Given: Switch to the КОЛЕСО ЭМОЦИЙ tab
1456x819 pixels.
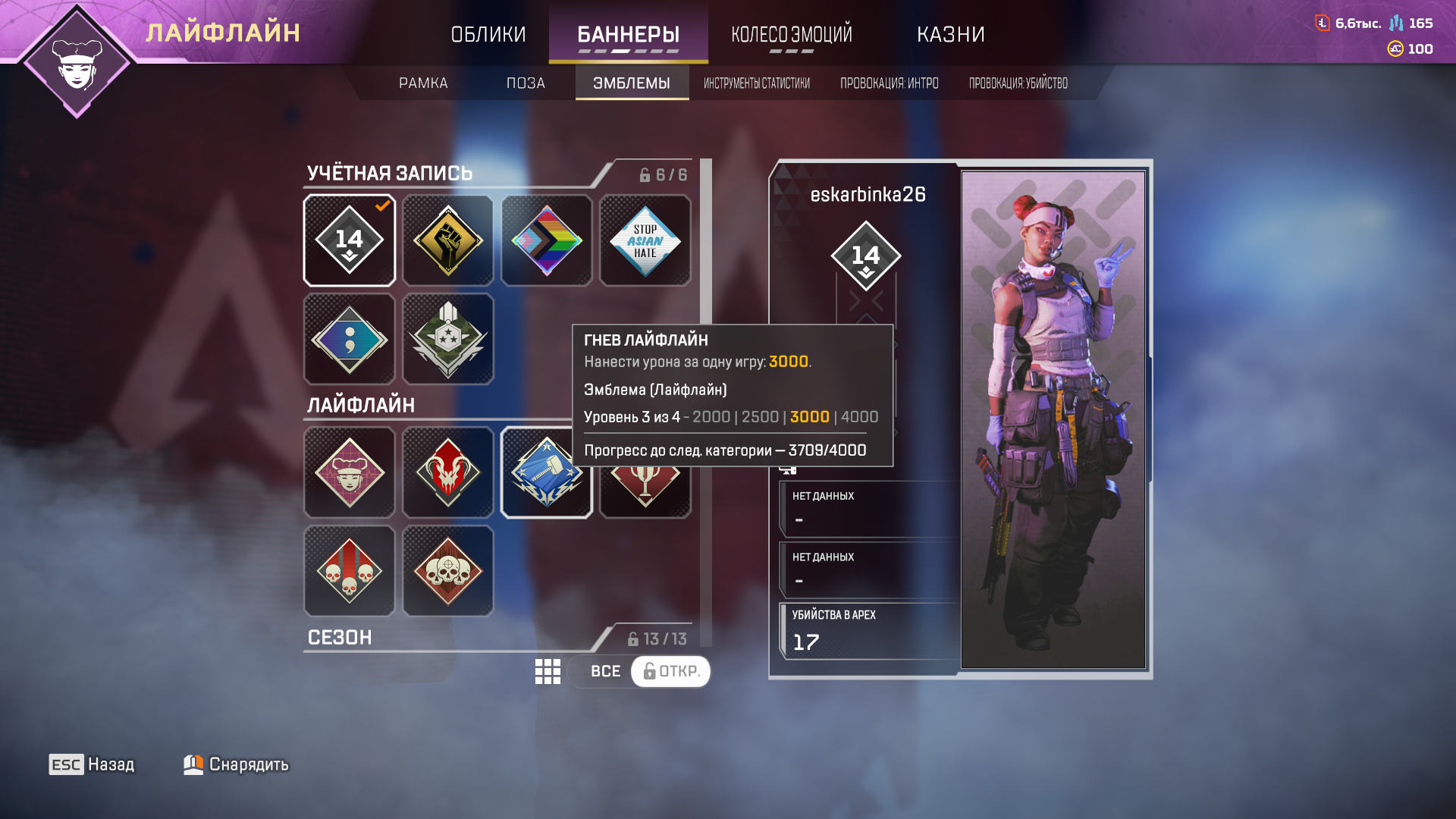Looking at the screenshot, I should (791, 34).
